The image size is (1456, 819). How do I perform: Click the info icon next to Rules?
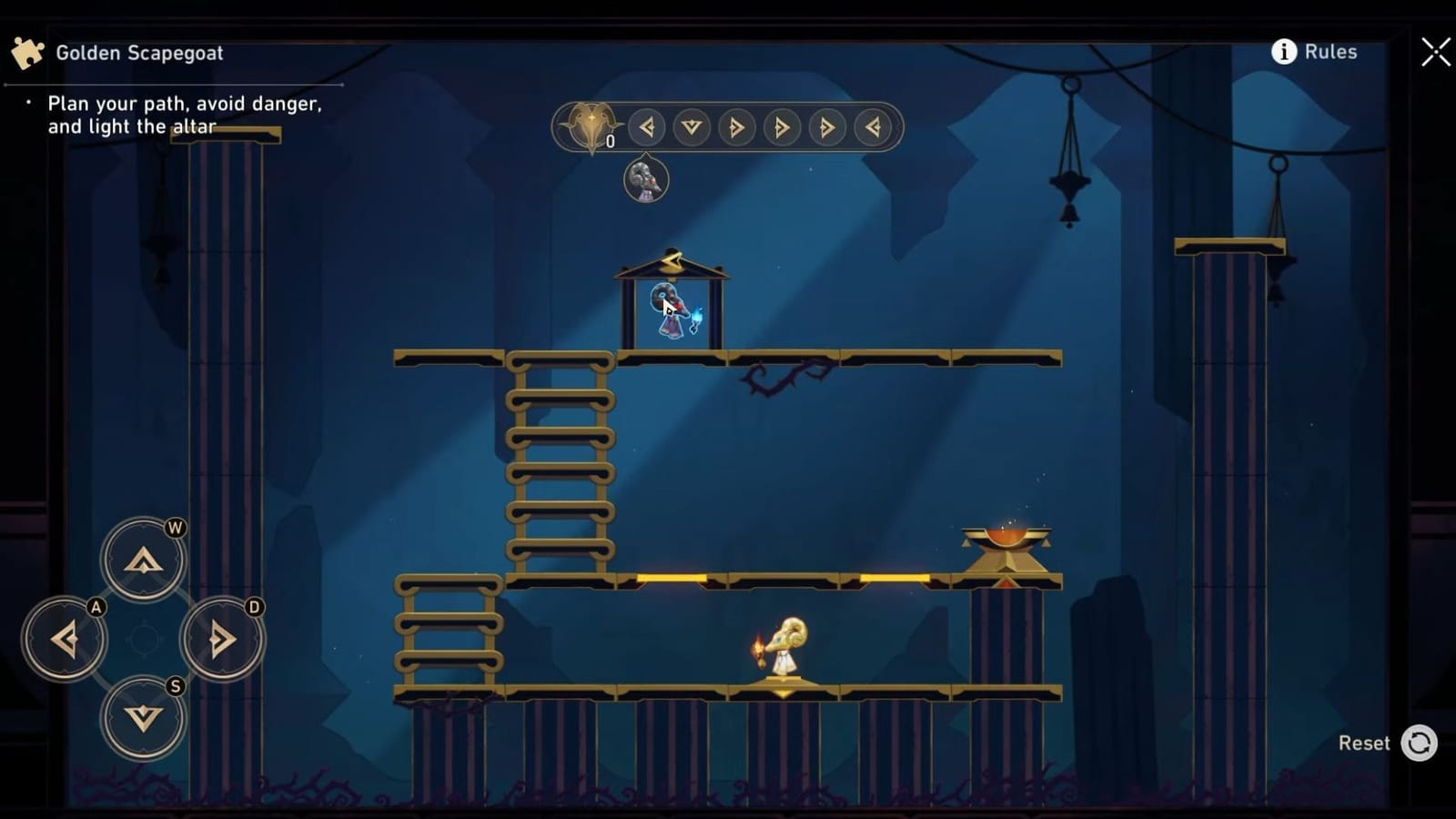1283,52
